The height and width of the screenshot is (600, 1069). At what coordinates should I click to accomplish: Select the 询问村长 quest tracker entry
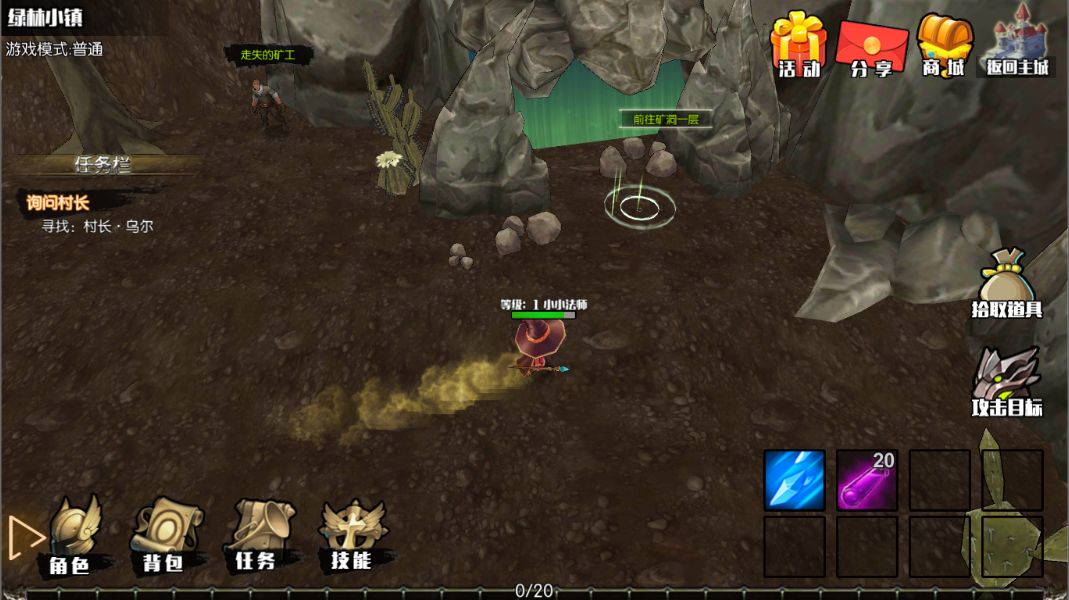[x=58, y=203]
